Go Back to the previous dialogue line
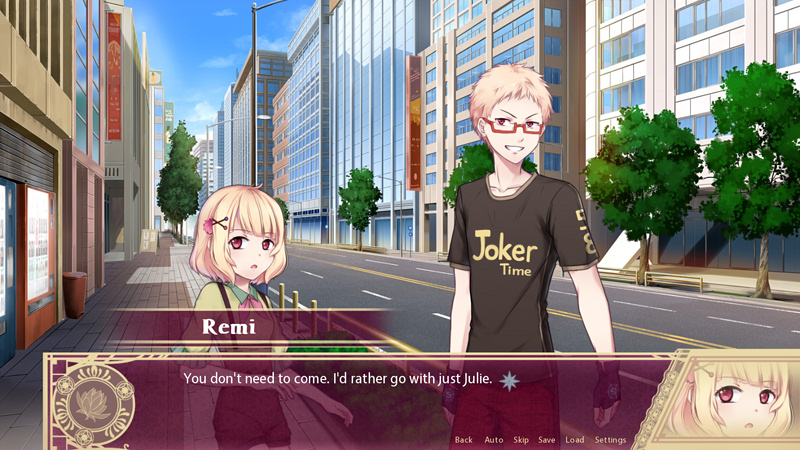This screenshot has height=450, width=800. (x=463, y=440)
